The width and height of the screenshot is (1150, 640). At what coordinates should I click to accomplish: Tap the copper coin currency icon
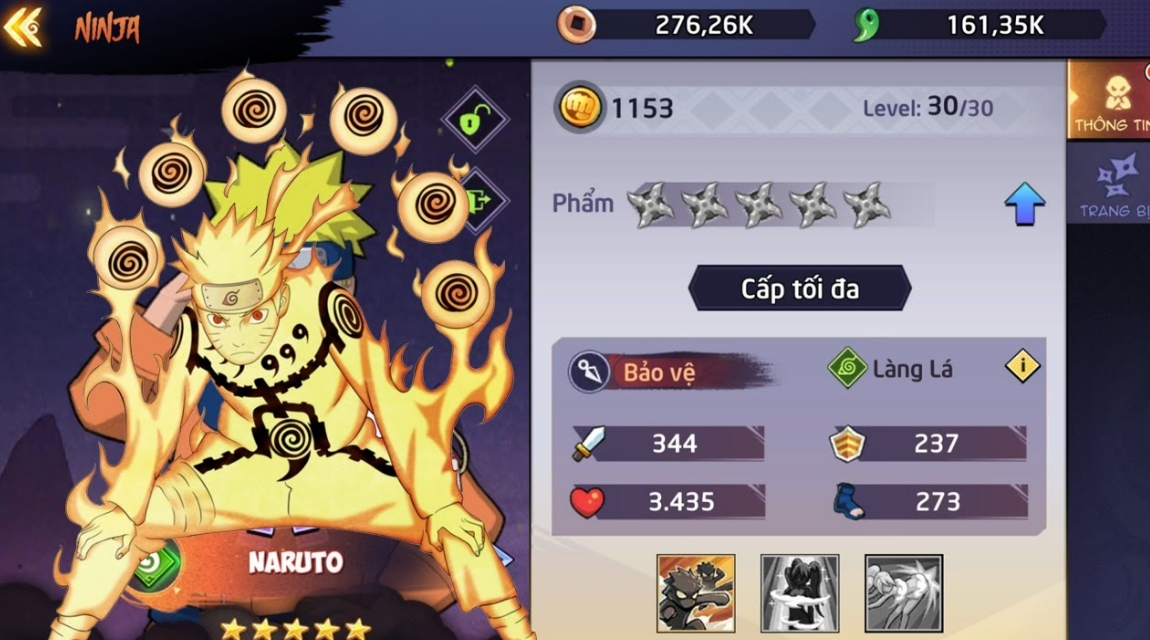coord(576,25)
